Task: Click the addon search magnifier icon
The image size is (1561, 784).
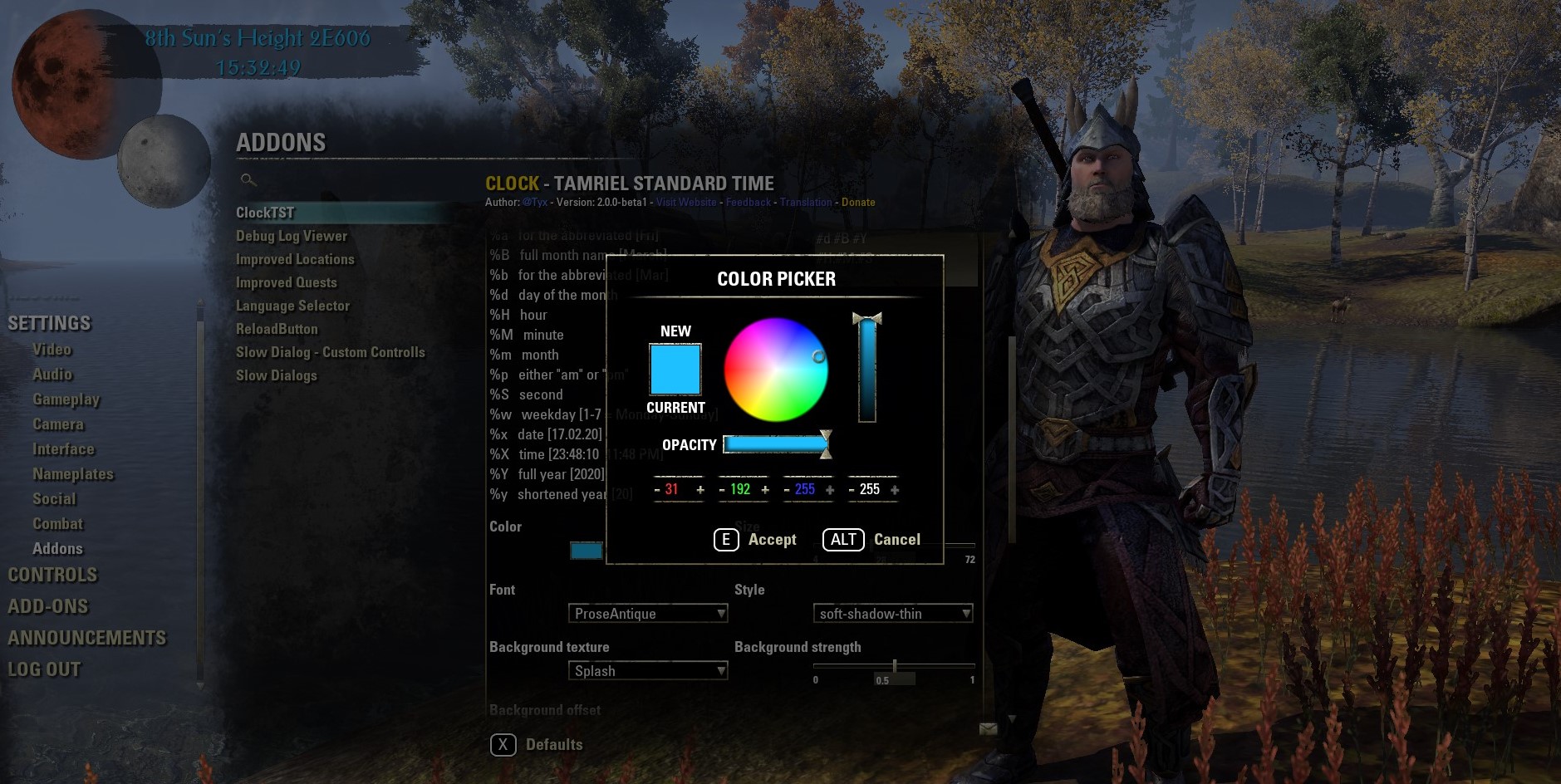Action: [x=246, y=180]
